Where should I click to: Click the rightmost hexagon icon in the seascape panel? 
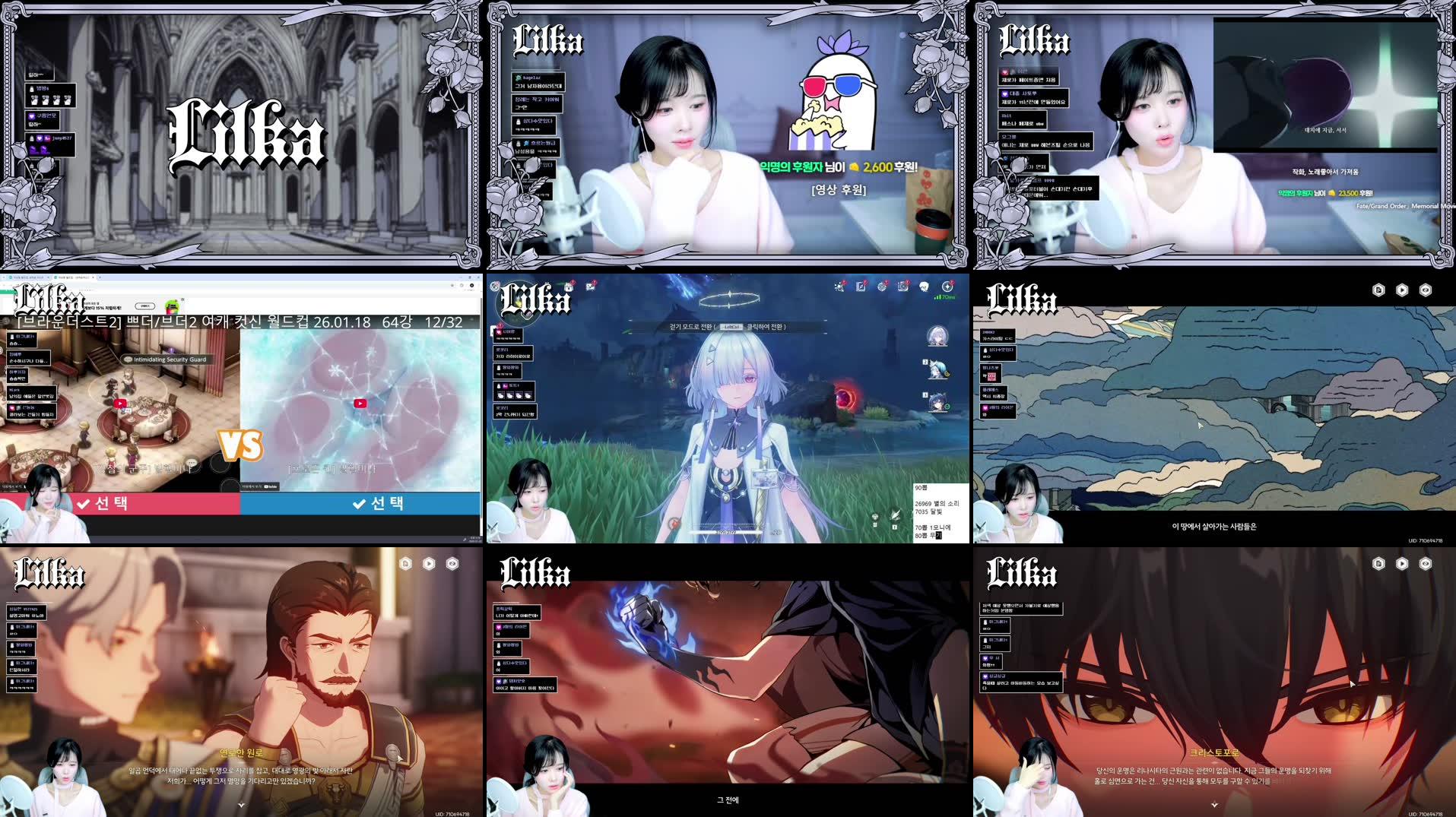[1426, 290]
